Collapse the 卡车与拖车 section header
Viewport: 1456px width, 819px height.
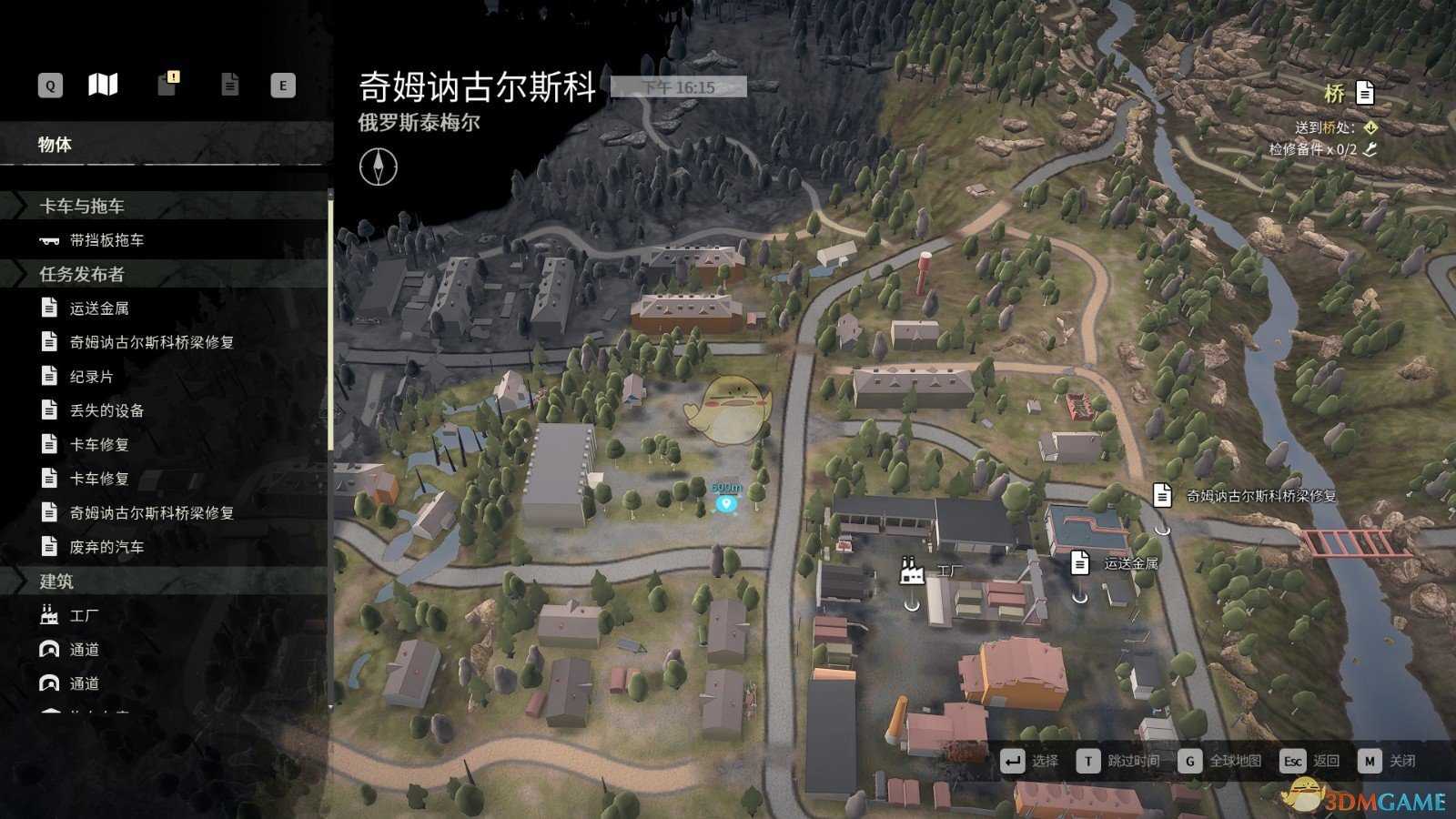82,207
